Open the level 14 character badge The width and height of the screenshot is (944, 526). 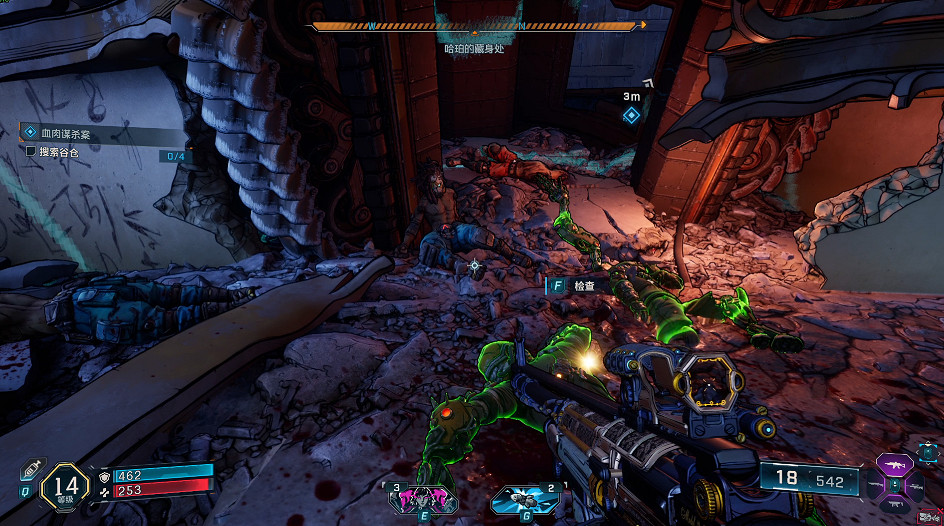(66, 487)
